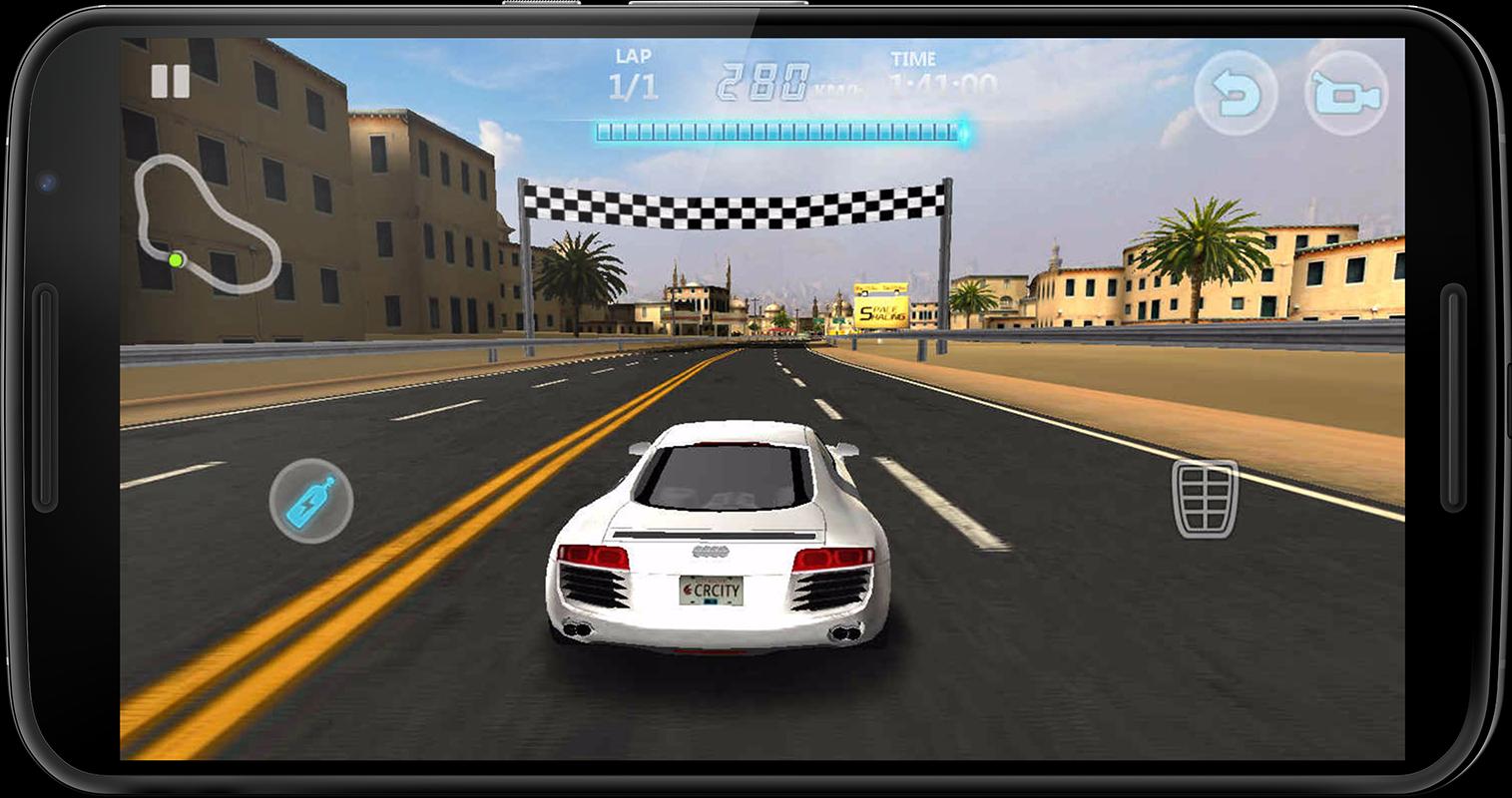
Task: Tap the segmented boost progress bar
Action: (x=778, y=131)
